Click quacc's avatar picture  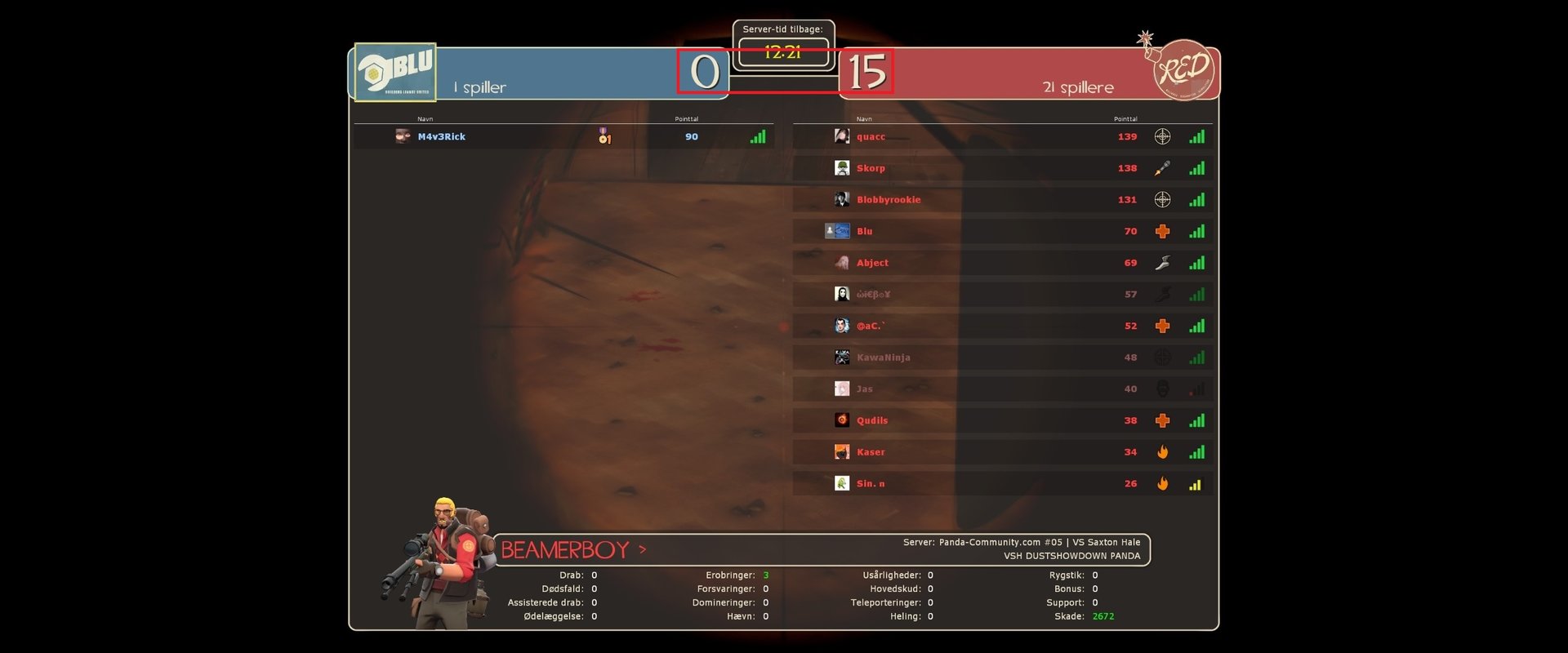(x=843, y=136)
